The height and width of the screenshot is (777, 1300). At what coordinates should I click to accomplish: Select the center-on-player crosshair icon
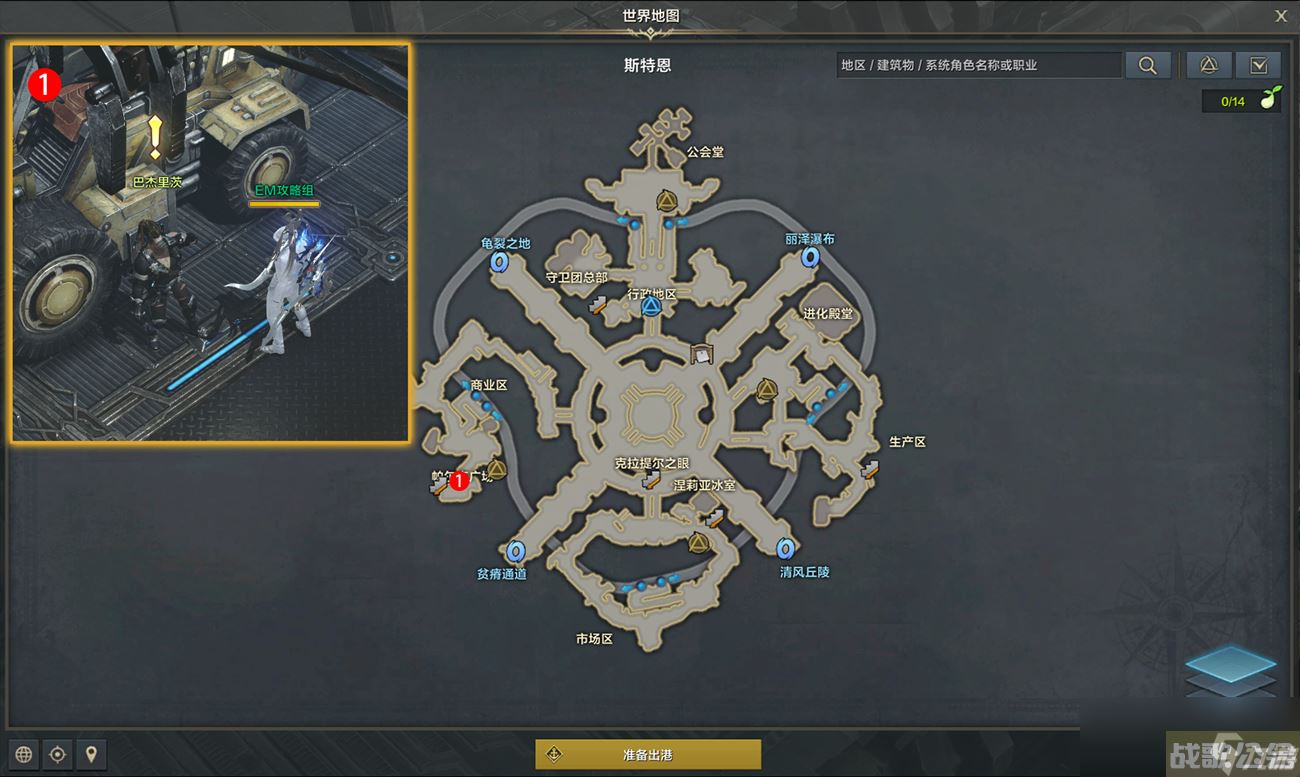(57, 754)
